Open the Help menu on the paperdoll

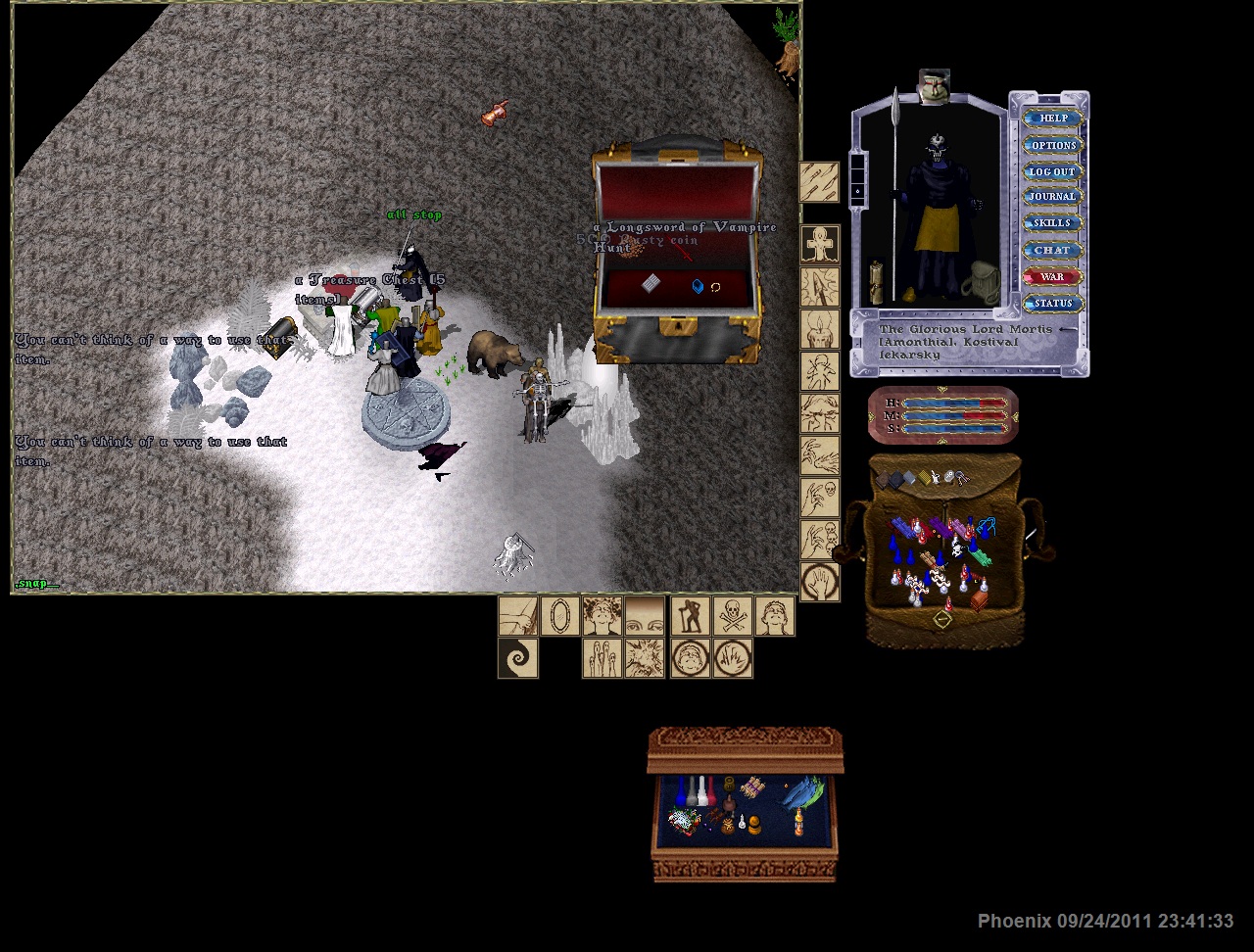[x=1053, y=119]
